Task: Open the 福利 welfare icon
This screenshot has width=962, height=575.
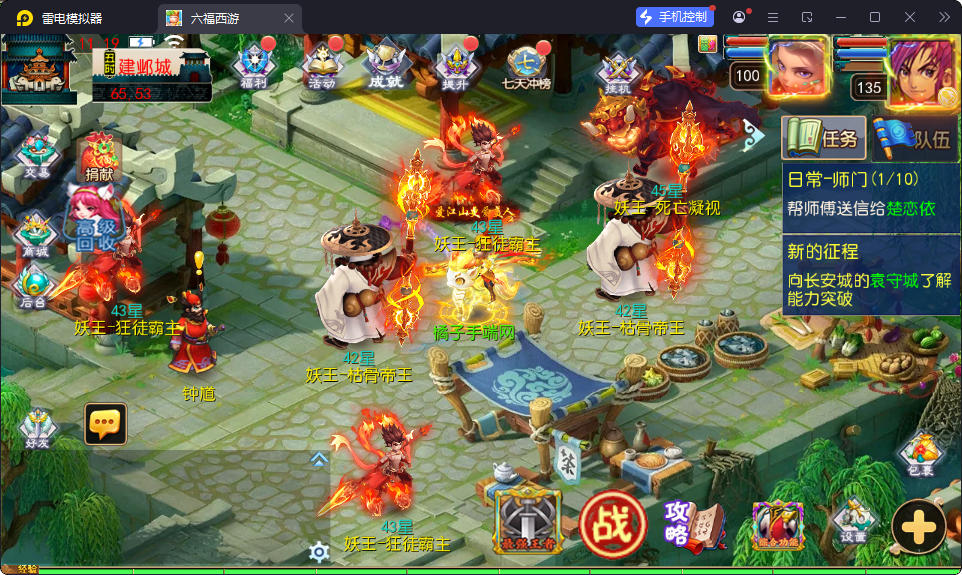Action: point(253,65)
